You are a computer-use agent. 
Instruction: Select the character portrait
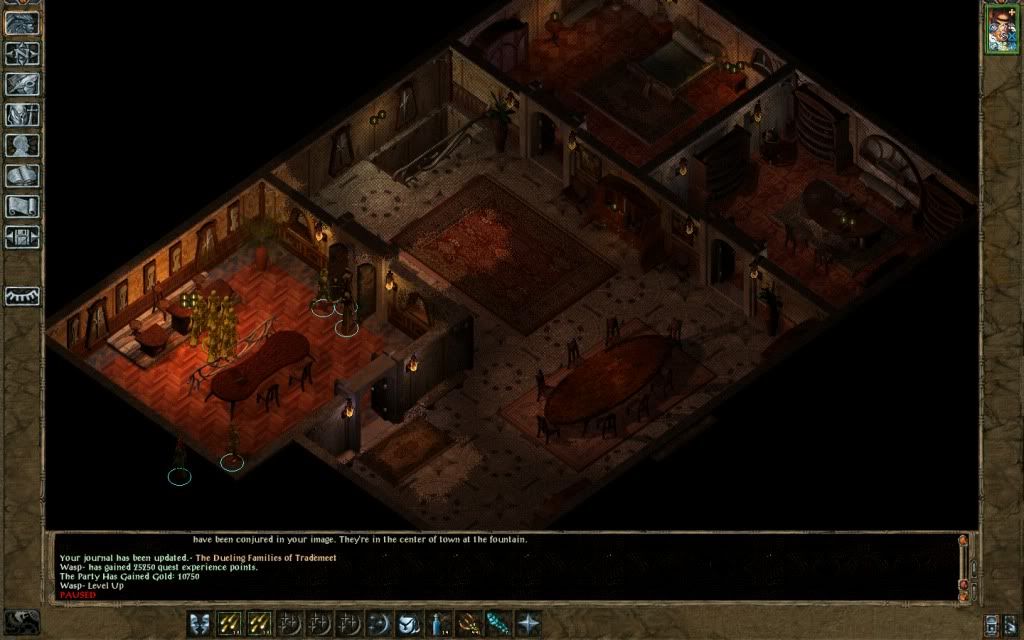click(x=1001, y=28)
